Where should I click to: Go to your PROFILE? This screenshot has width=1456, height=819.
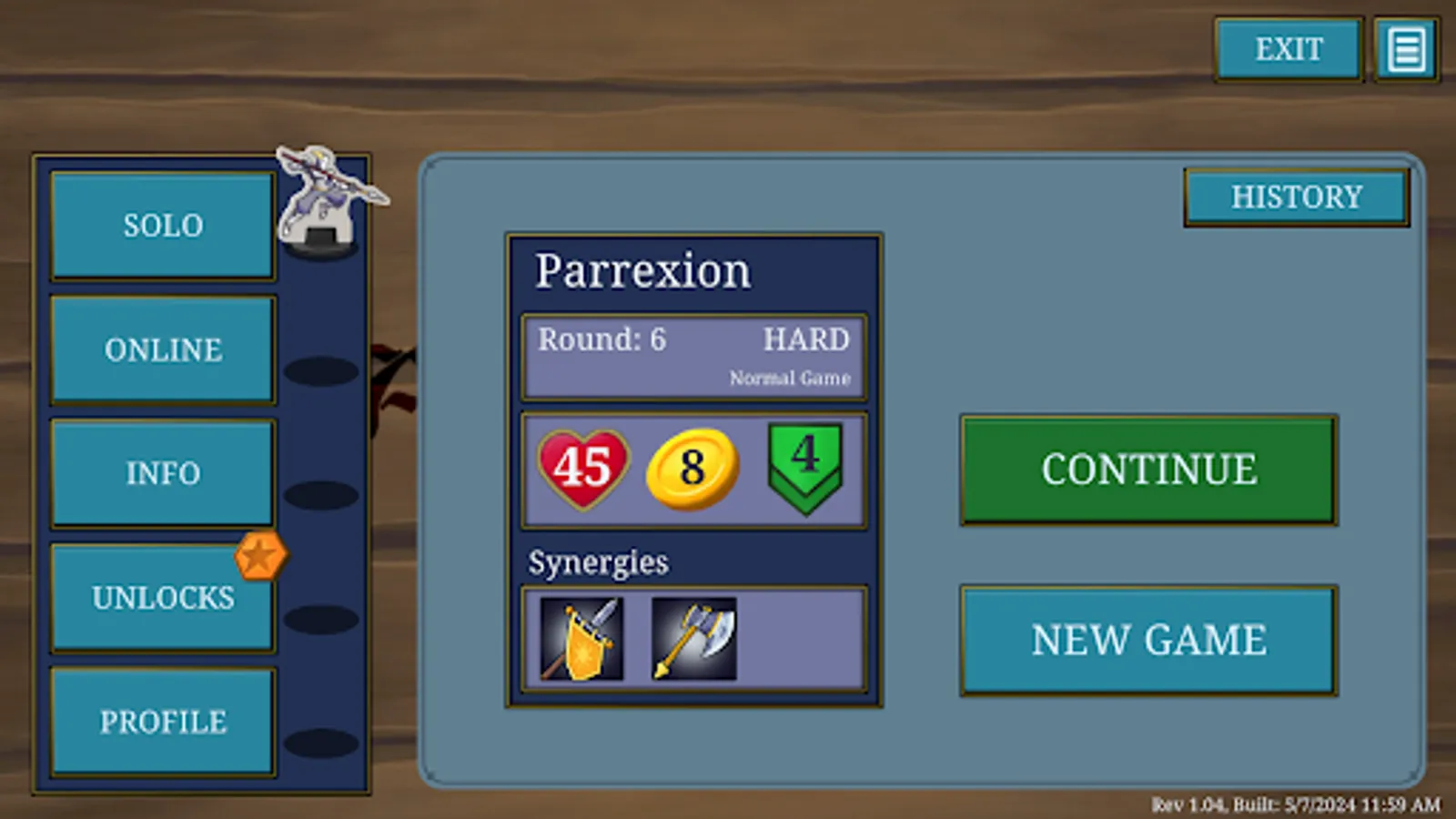click(x=162, y=721)
